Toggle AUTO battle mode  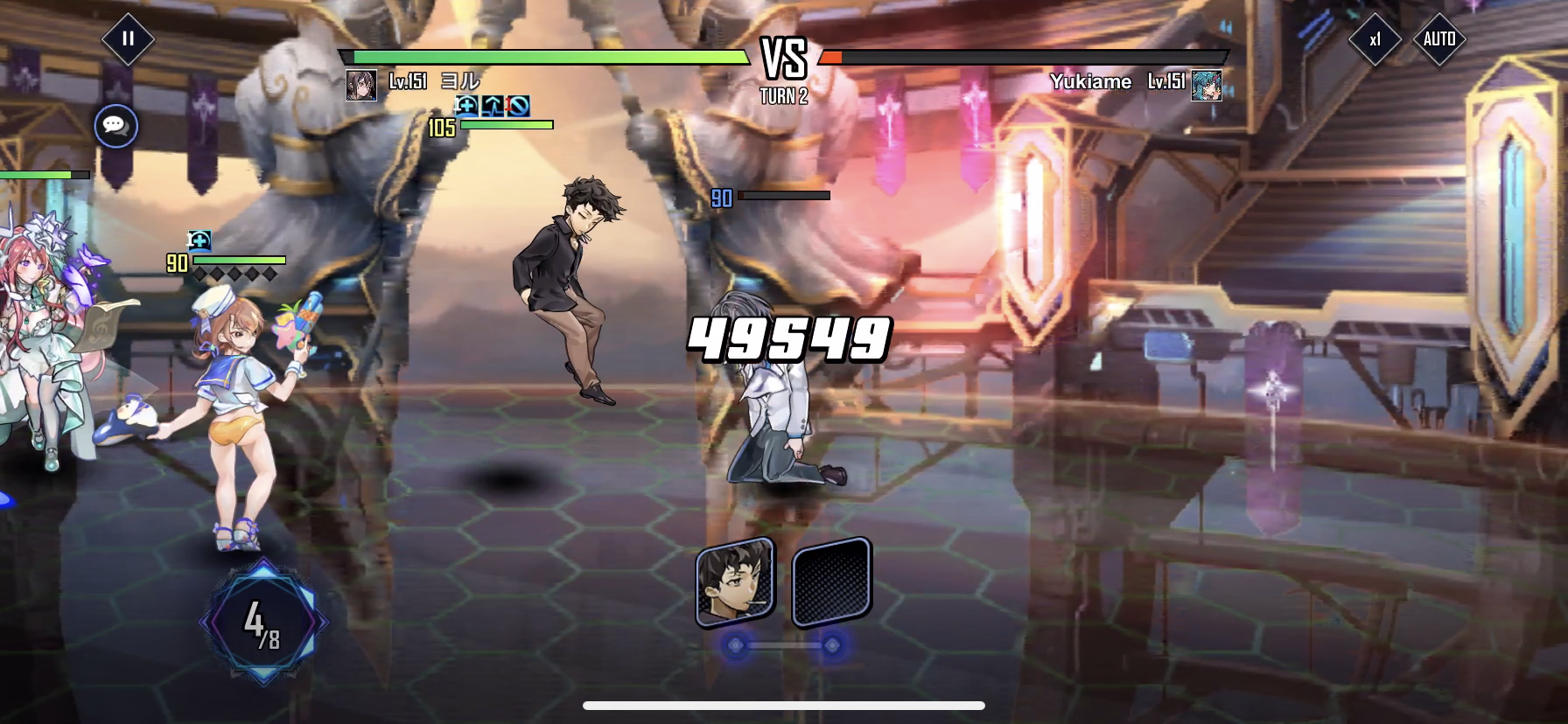(x=1439, y=39)
